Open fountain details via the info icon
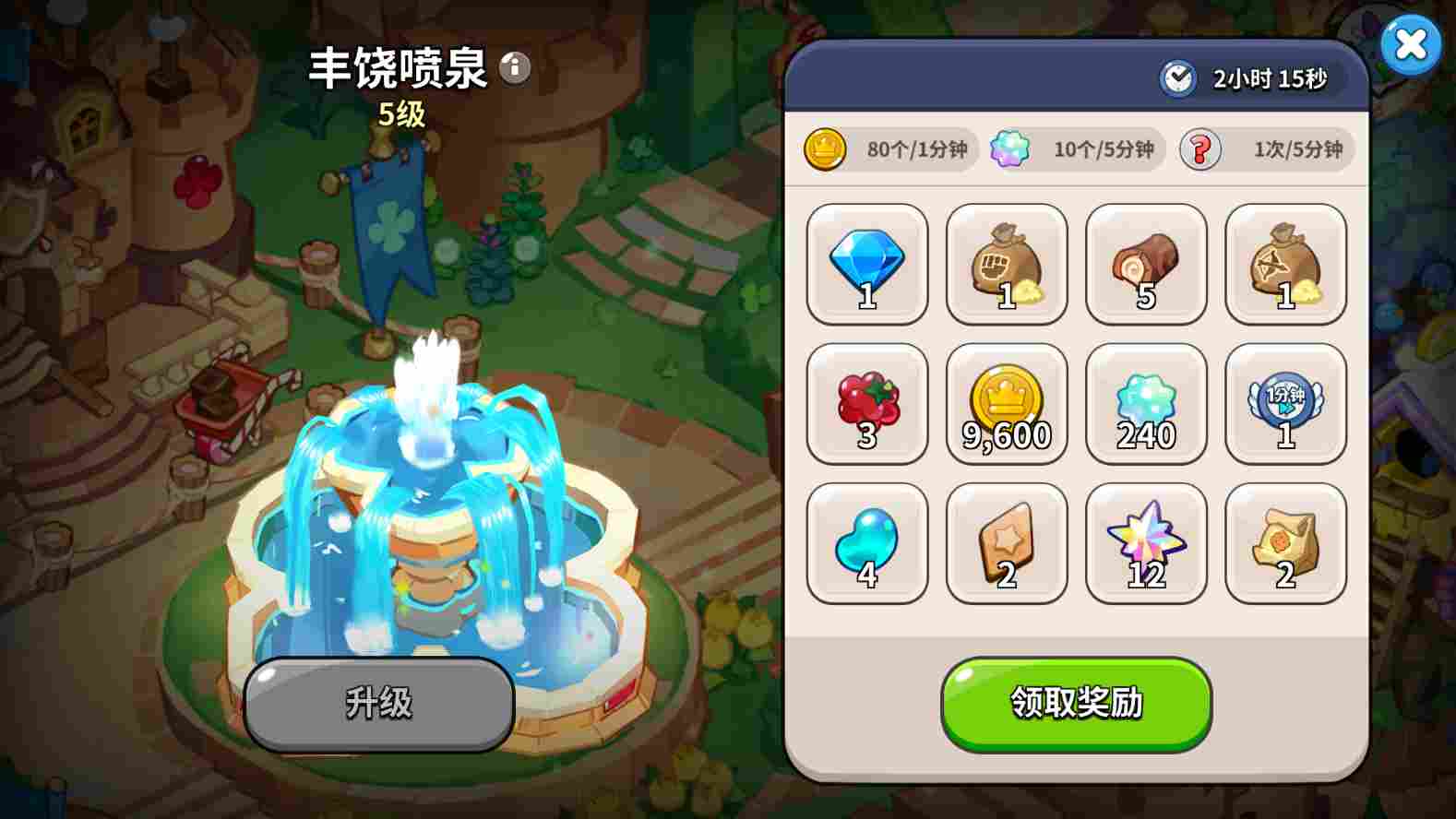The image size is (1456, 819). (513, 66)
